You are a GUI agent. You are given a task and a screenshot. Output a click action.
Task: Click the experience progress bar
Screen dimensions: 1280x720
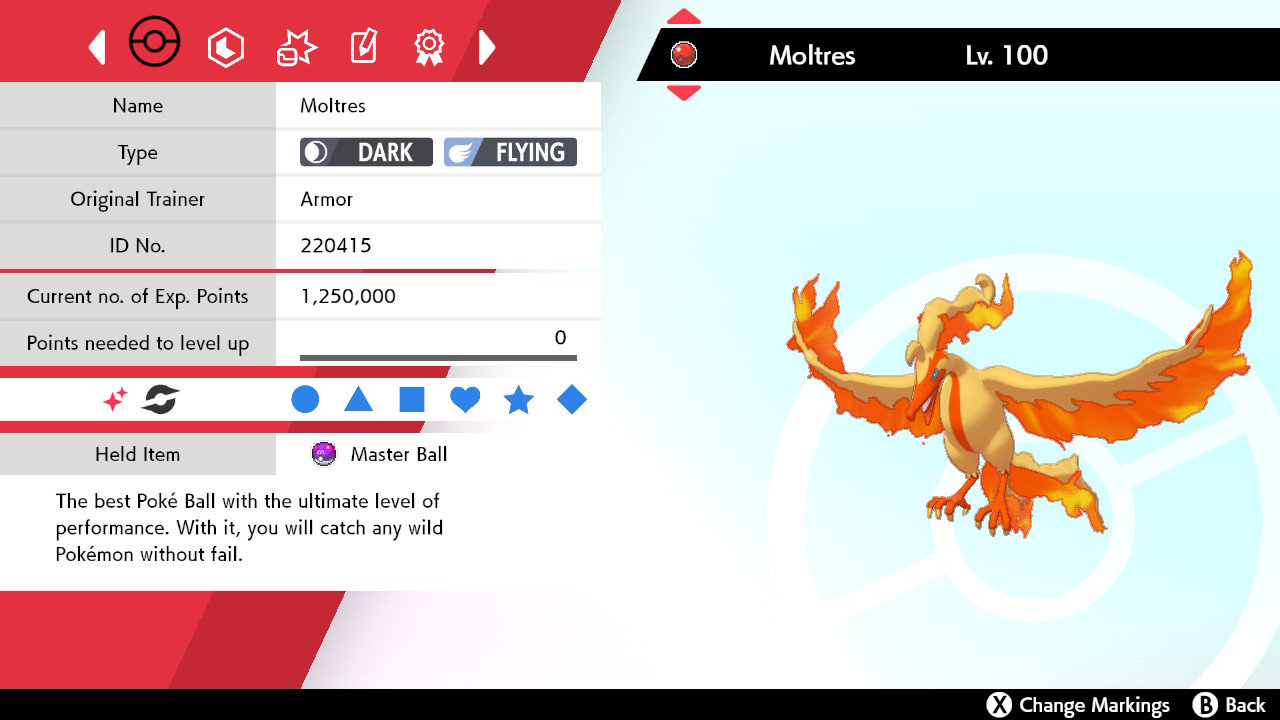[437, 356]
